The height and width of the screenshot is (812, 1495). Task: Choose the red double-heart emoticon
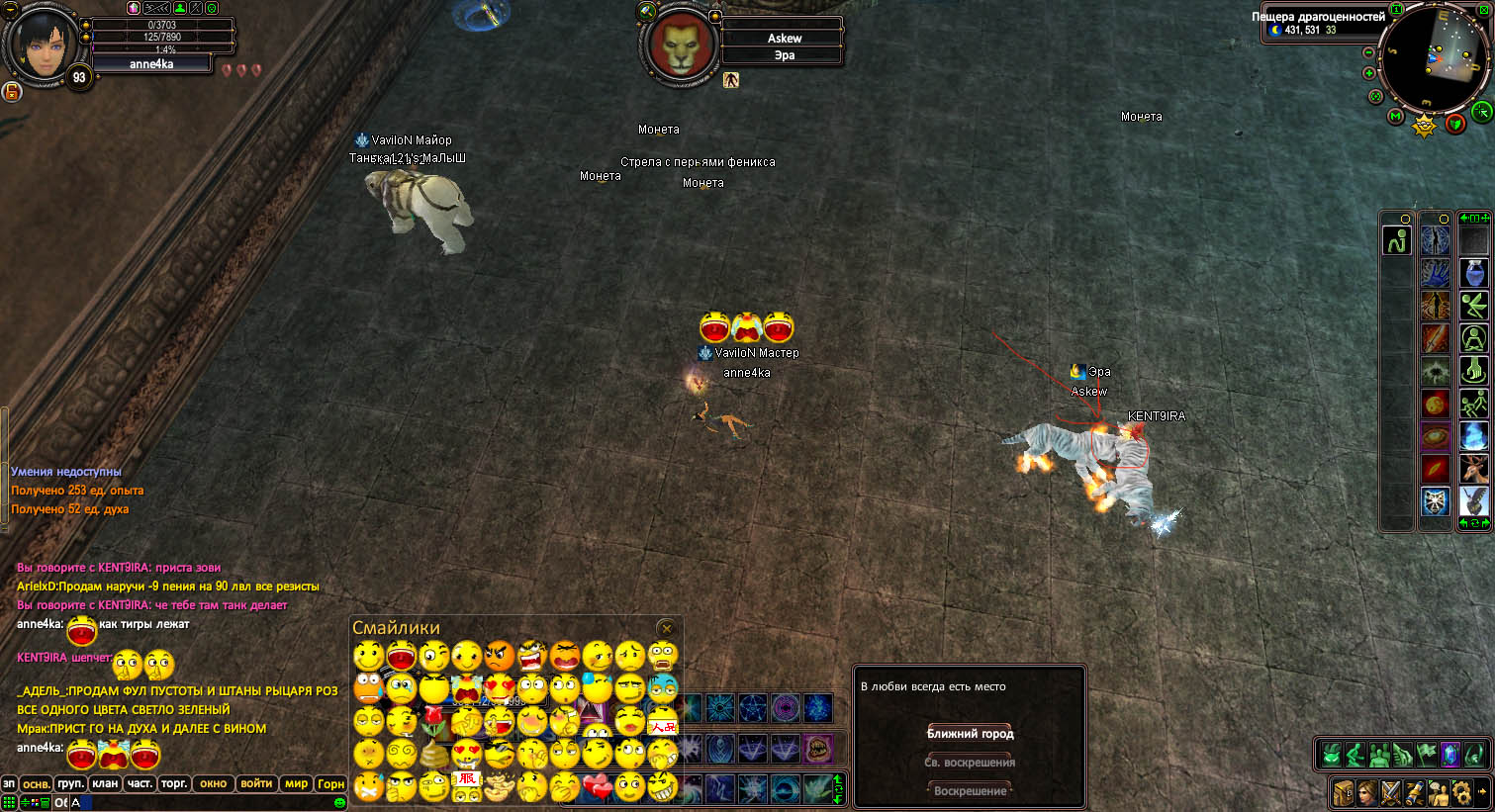pos(597,787)
